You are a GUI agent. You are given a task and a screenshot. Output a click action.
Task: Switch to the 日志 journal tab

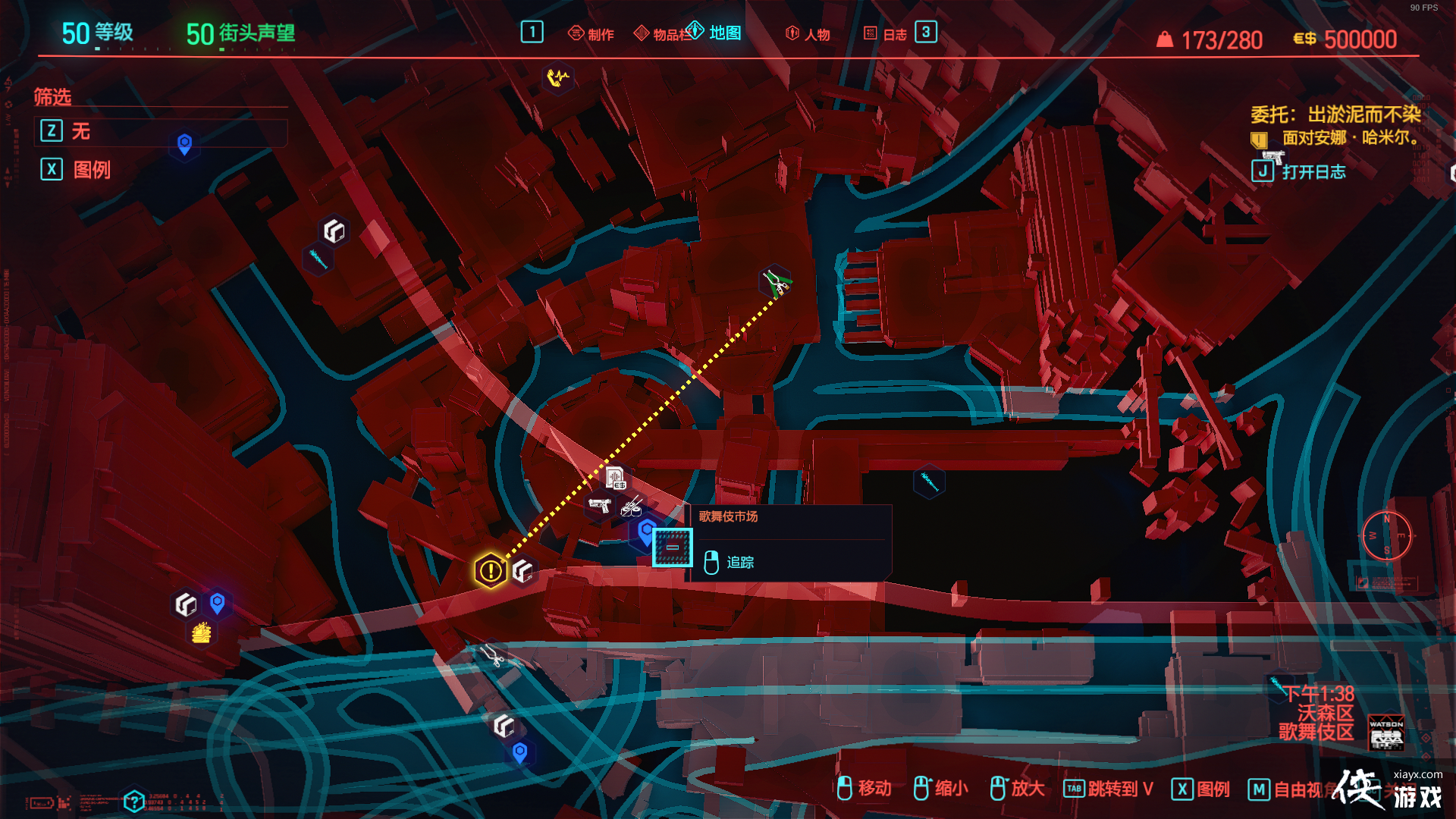coord(886,34)
